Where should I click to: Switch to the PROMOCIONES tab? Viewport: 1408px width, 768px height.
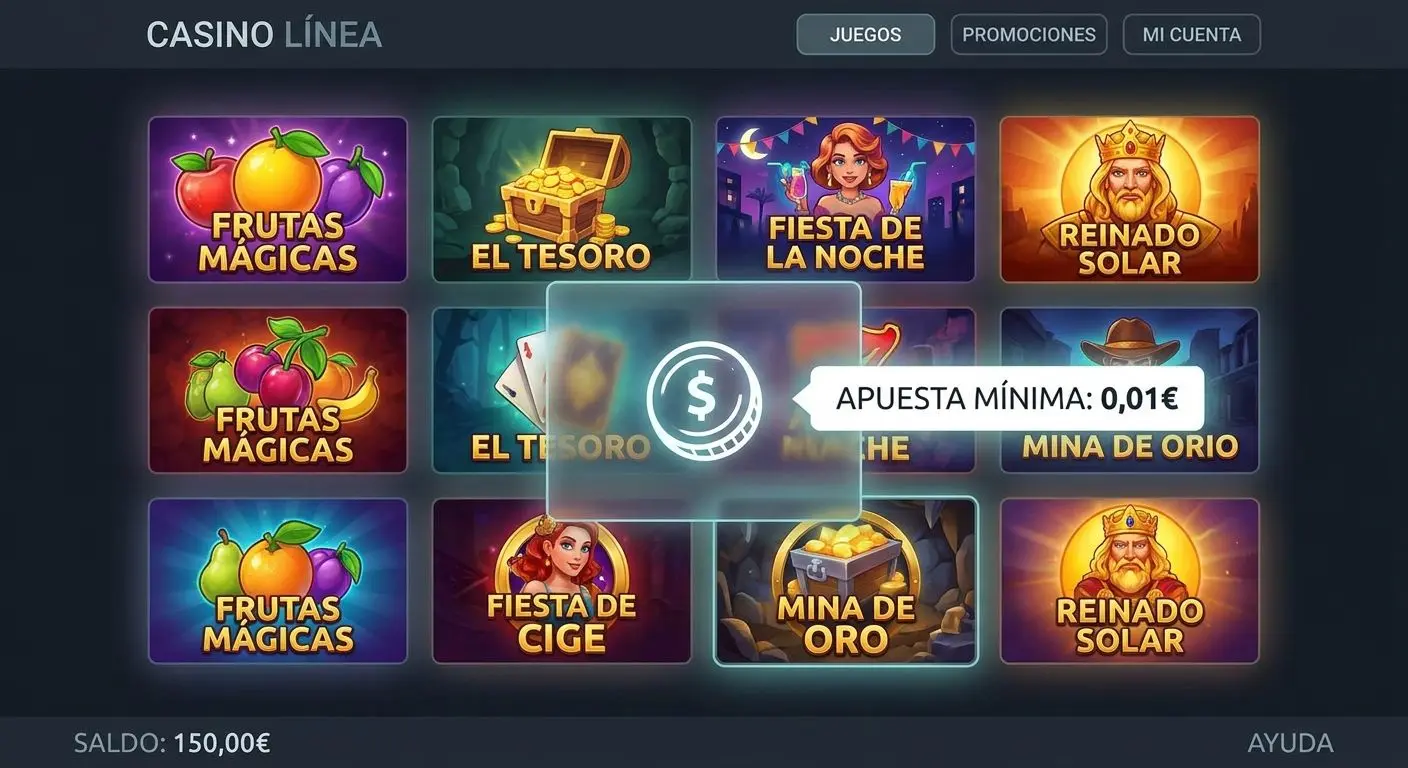1028,34
